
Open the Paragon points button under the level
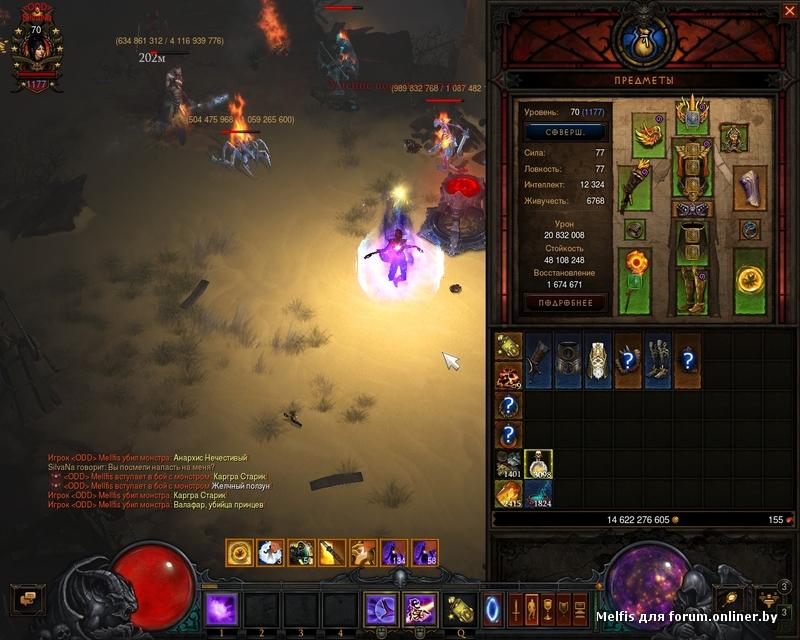[x=564, y=132]
